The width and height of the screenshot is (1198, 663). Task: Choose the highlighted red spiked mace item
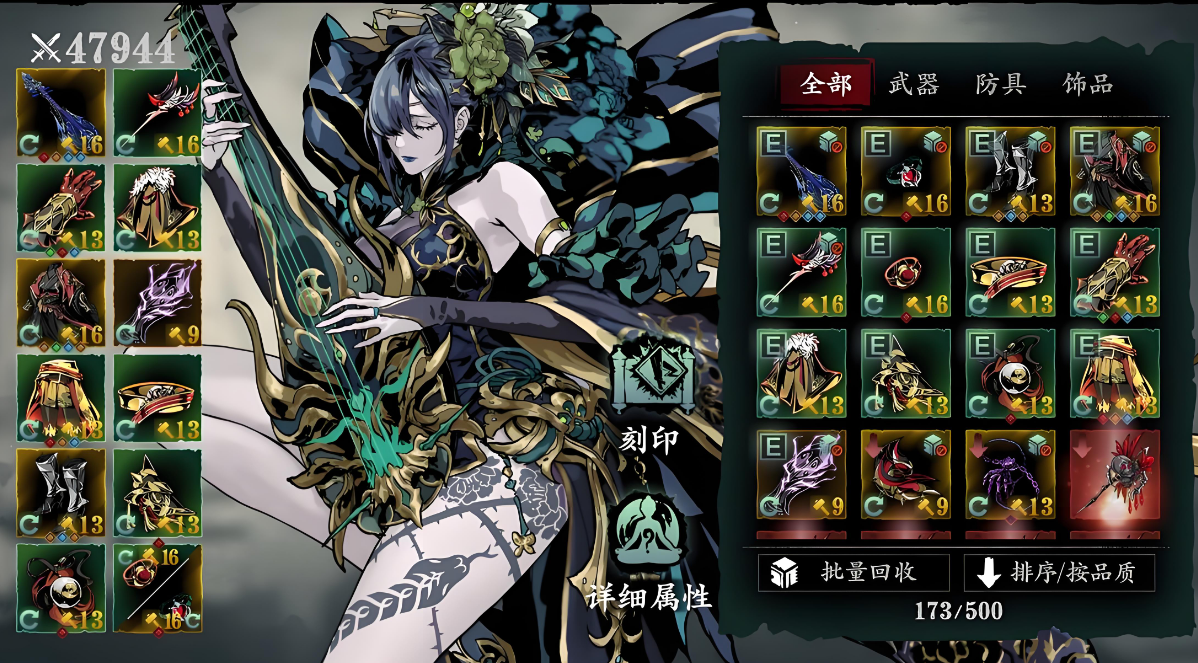(1115, 475)
